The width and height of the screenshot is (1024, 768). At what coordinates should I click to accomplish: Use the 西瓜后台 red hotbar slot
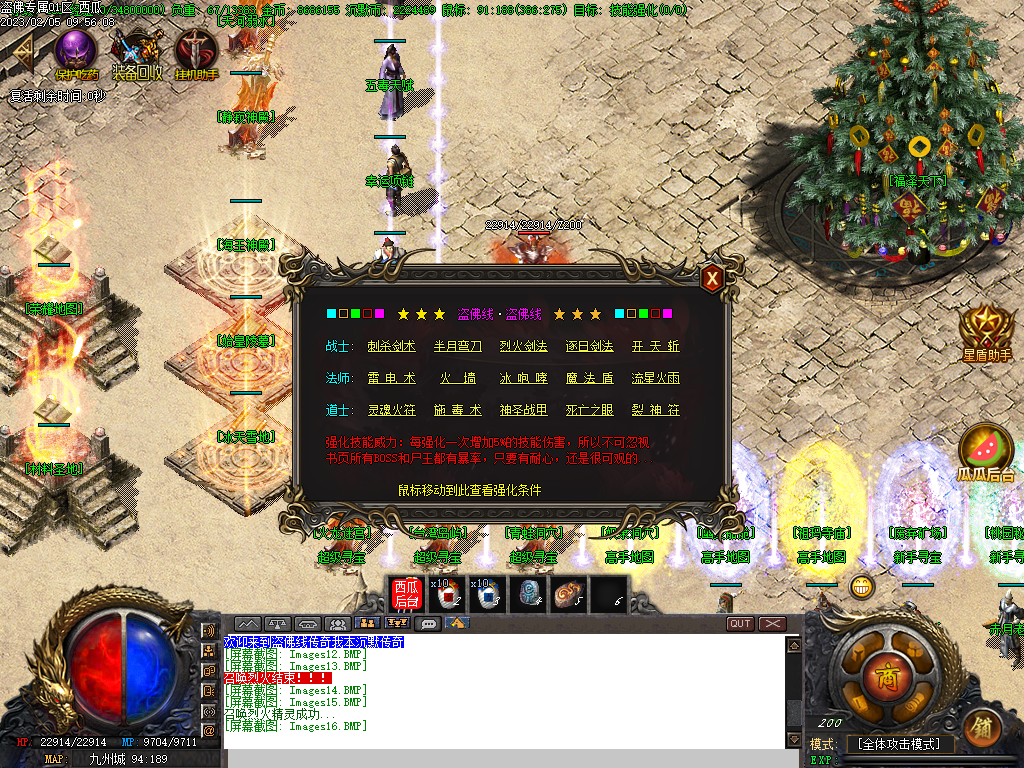pos(406,594)
